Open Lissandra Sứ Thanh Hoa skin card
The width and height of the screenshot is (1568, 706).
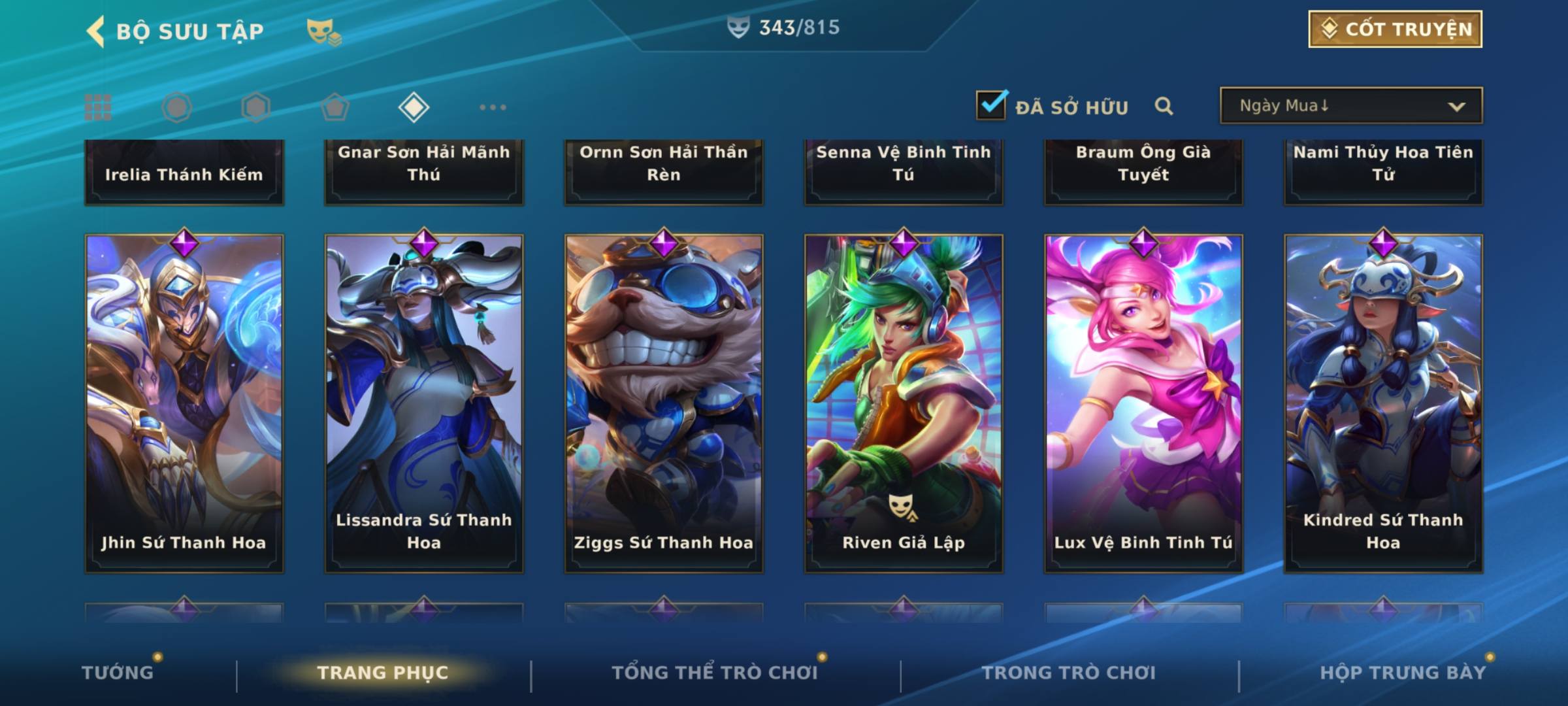[x=424, y=403]
